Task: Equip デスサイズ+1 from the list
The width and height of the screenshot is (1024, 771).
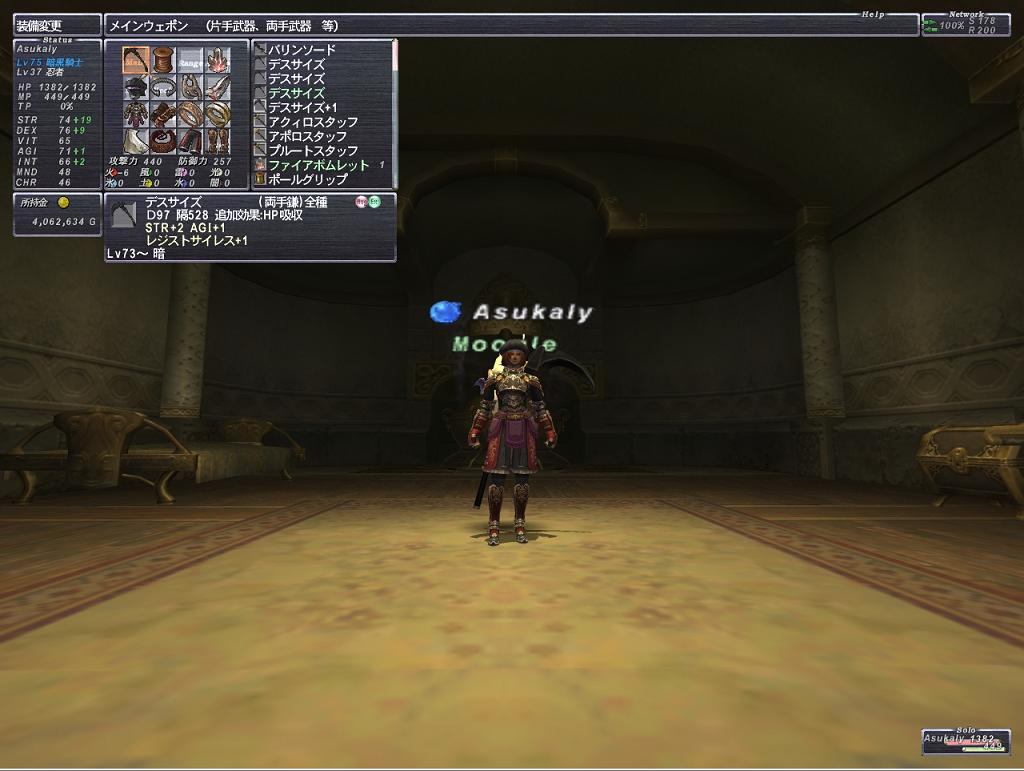Action: [x=302, y=108]
